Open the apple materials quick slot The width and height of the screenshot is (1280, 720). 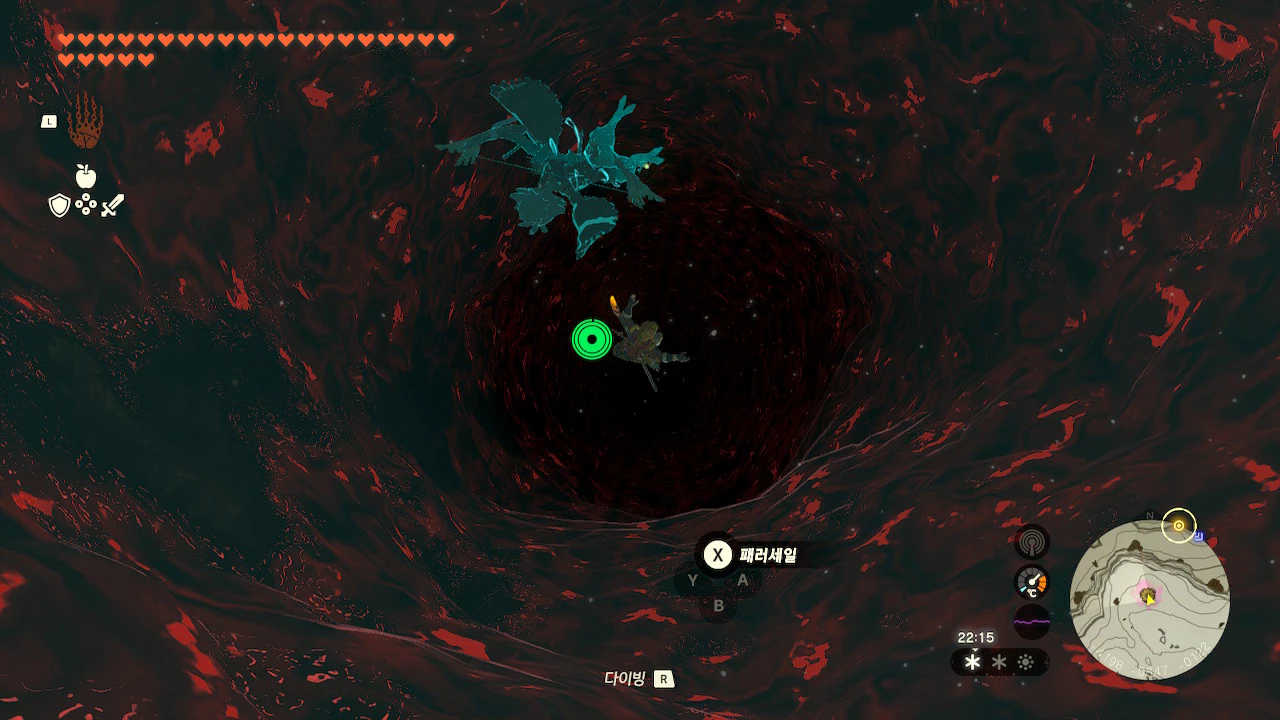(86, 177)
